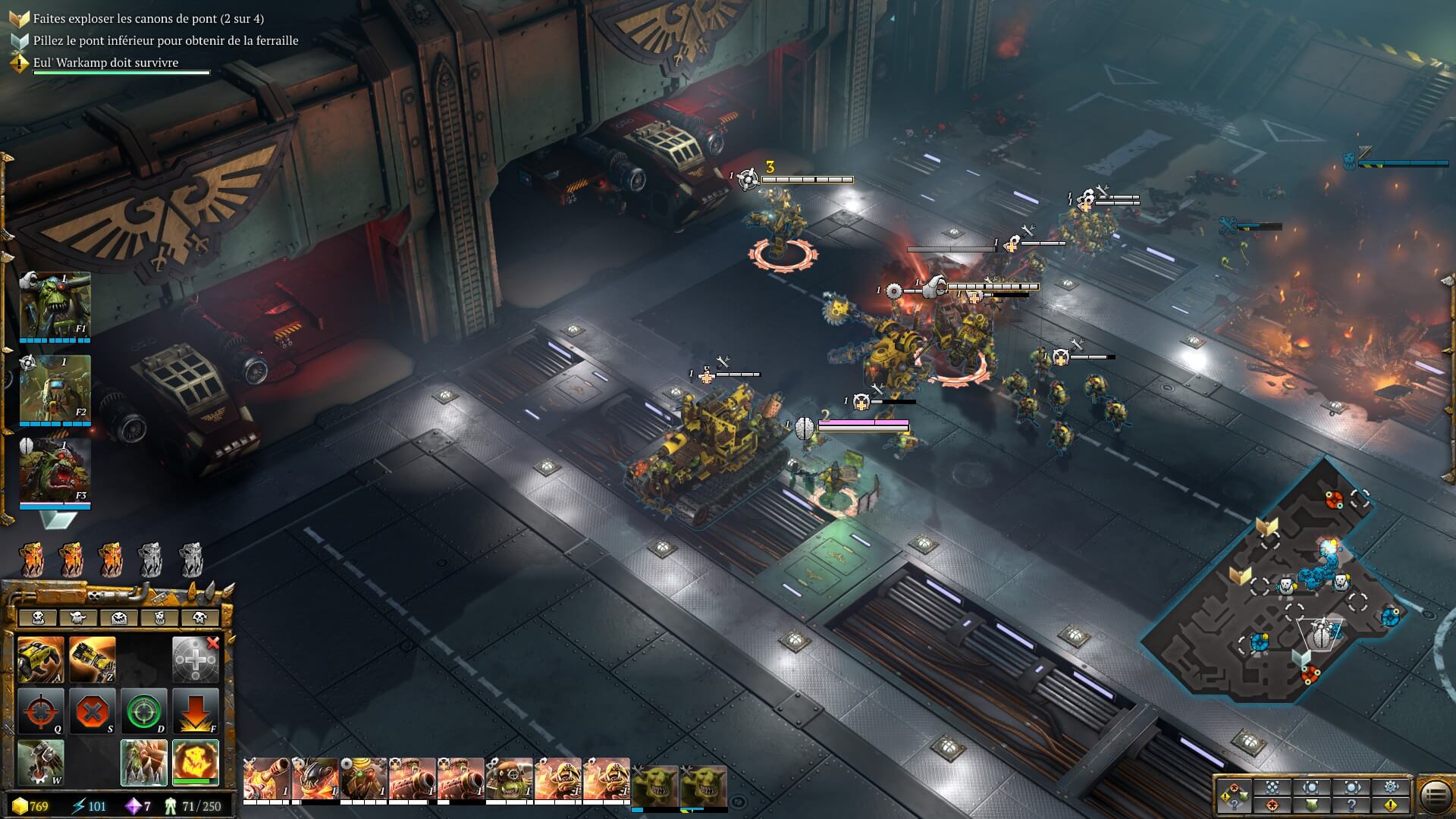Issue the red octagon stop command (S)
Image resolution: width=1456 pixels, height=819 pixels.
[93, 711]
